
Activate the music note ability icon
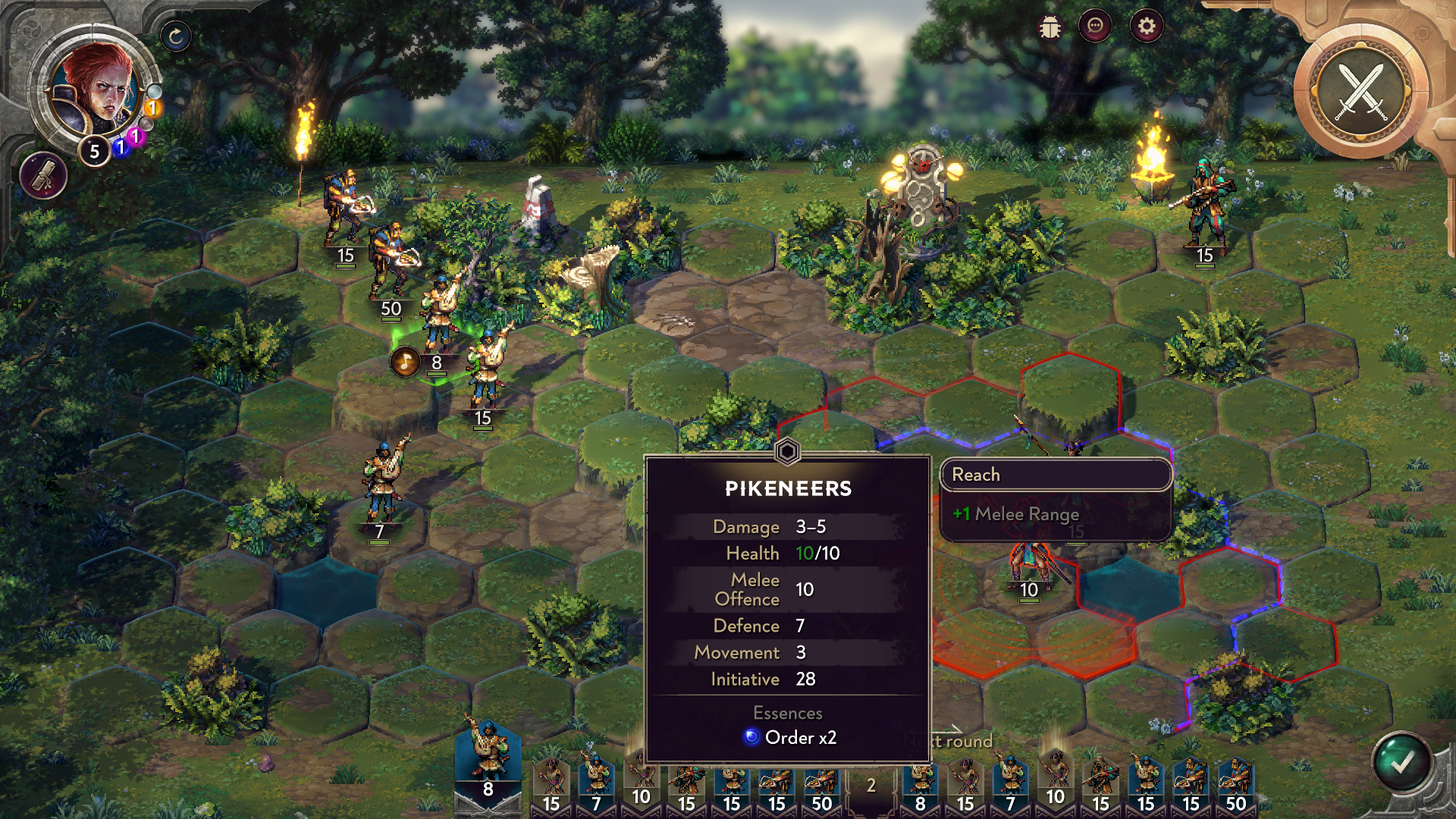tap(405, 362)
